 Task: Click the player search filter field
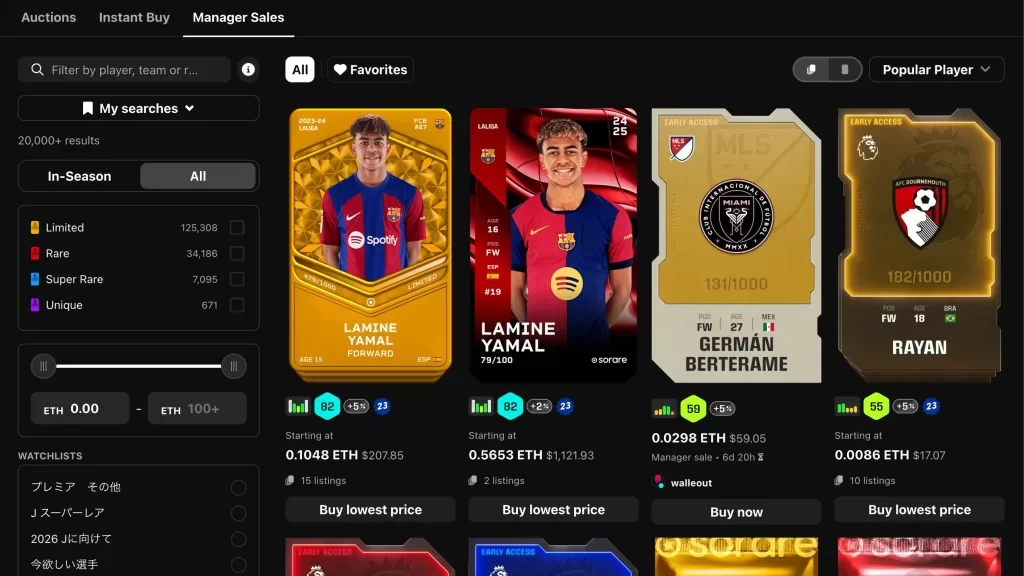tap(125, 70)
